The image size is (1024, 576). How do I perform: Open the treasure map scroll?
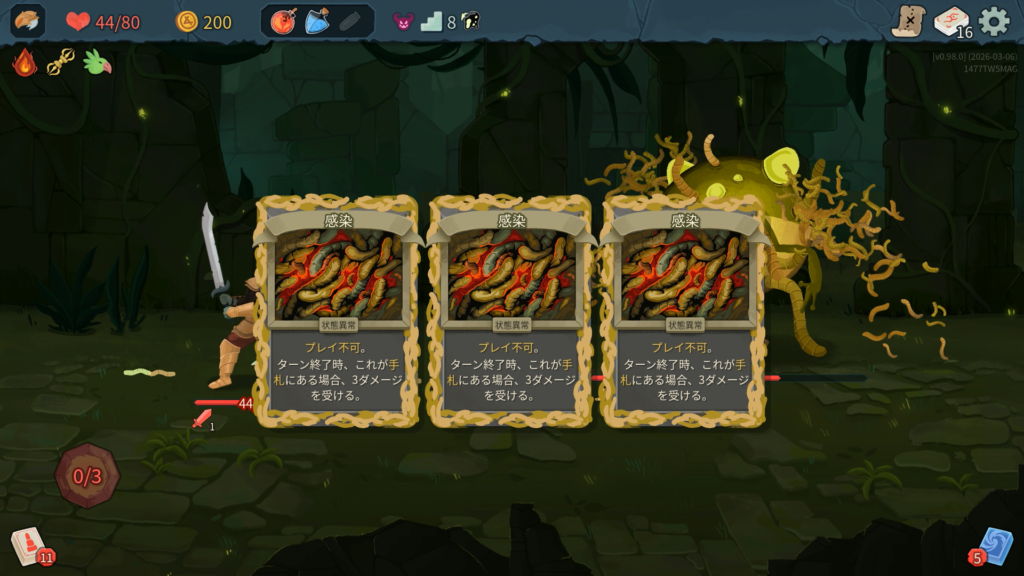click(x=908, y=21)
